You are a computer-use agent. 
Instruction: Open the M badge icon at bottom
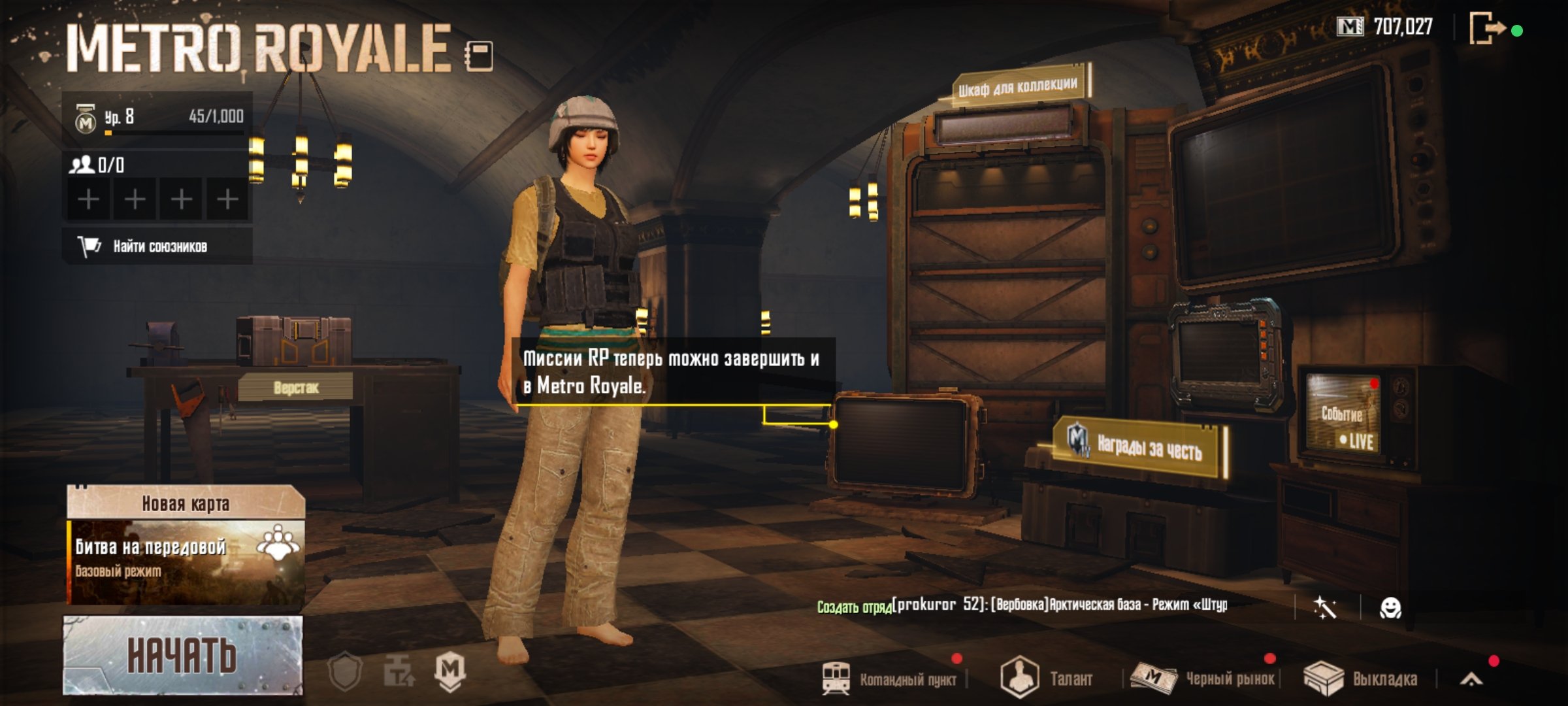[x=450, y=671]
